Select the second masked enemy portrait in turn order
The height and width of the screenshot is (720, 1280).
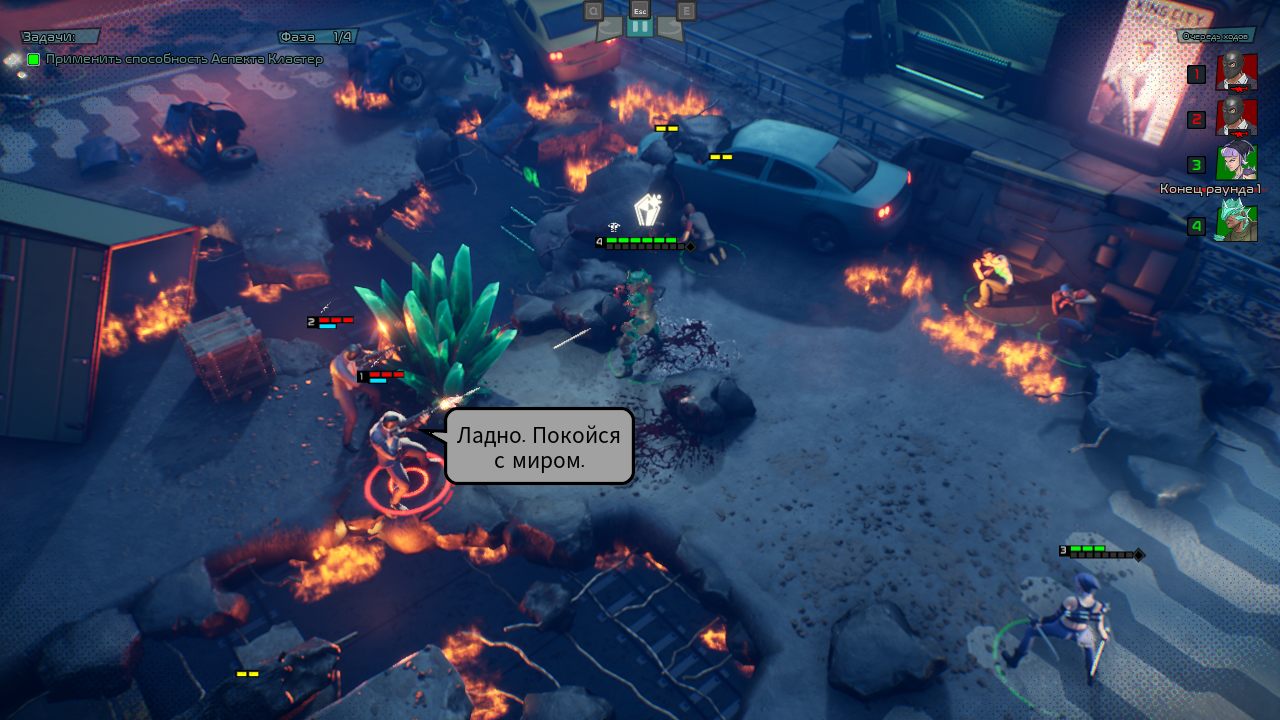coord(1236,118)
